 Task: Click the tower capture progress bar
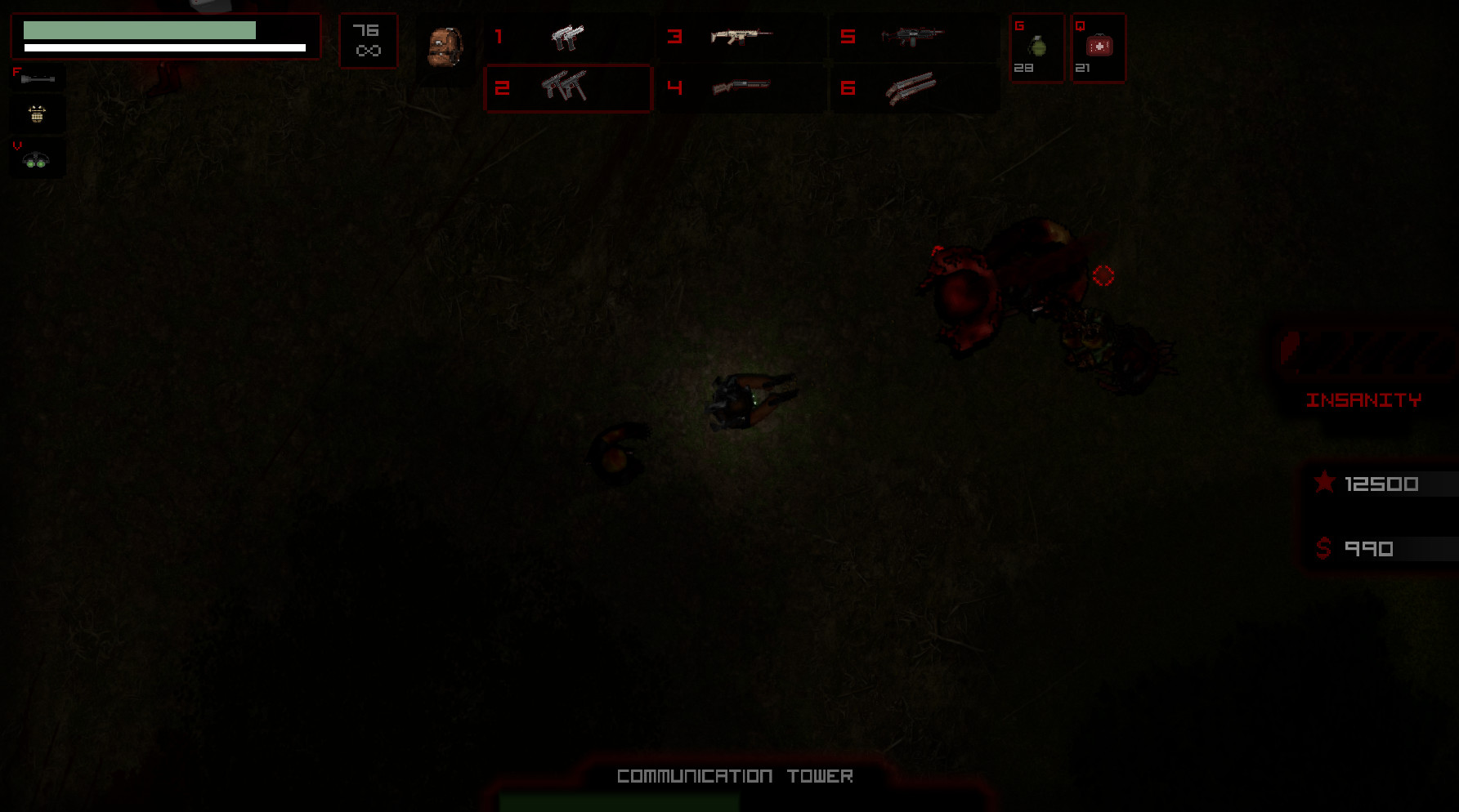point(619,803)
